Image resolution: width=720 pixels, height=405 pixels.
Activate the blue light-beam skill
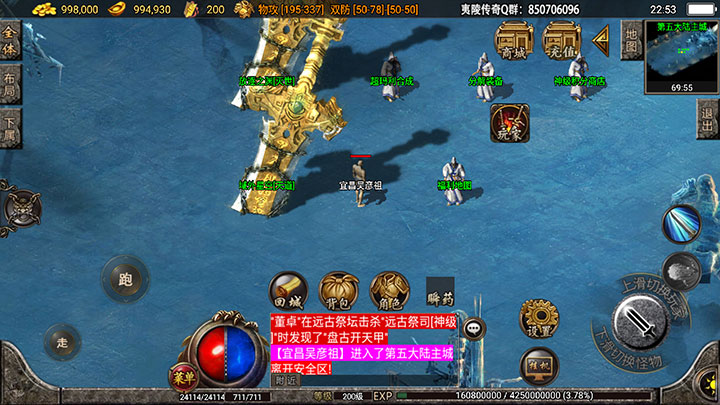[x=682, y=223]
